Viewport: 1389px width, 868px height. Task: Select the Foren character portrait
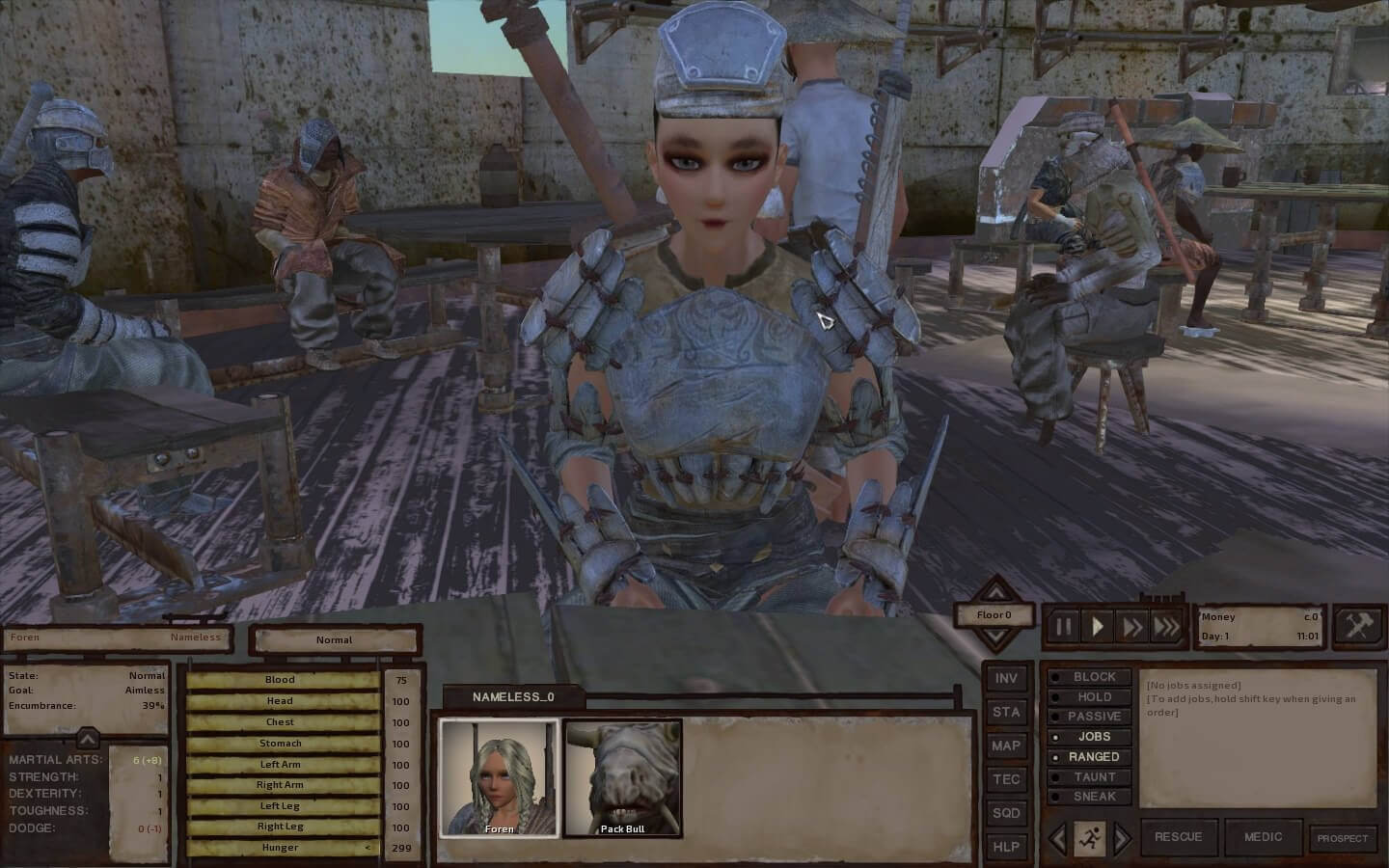(499, 777)
